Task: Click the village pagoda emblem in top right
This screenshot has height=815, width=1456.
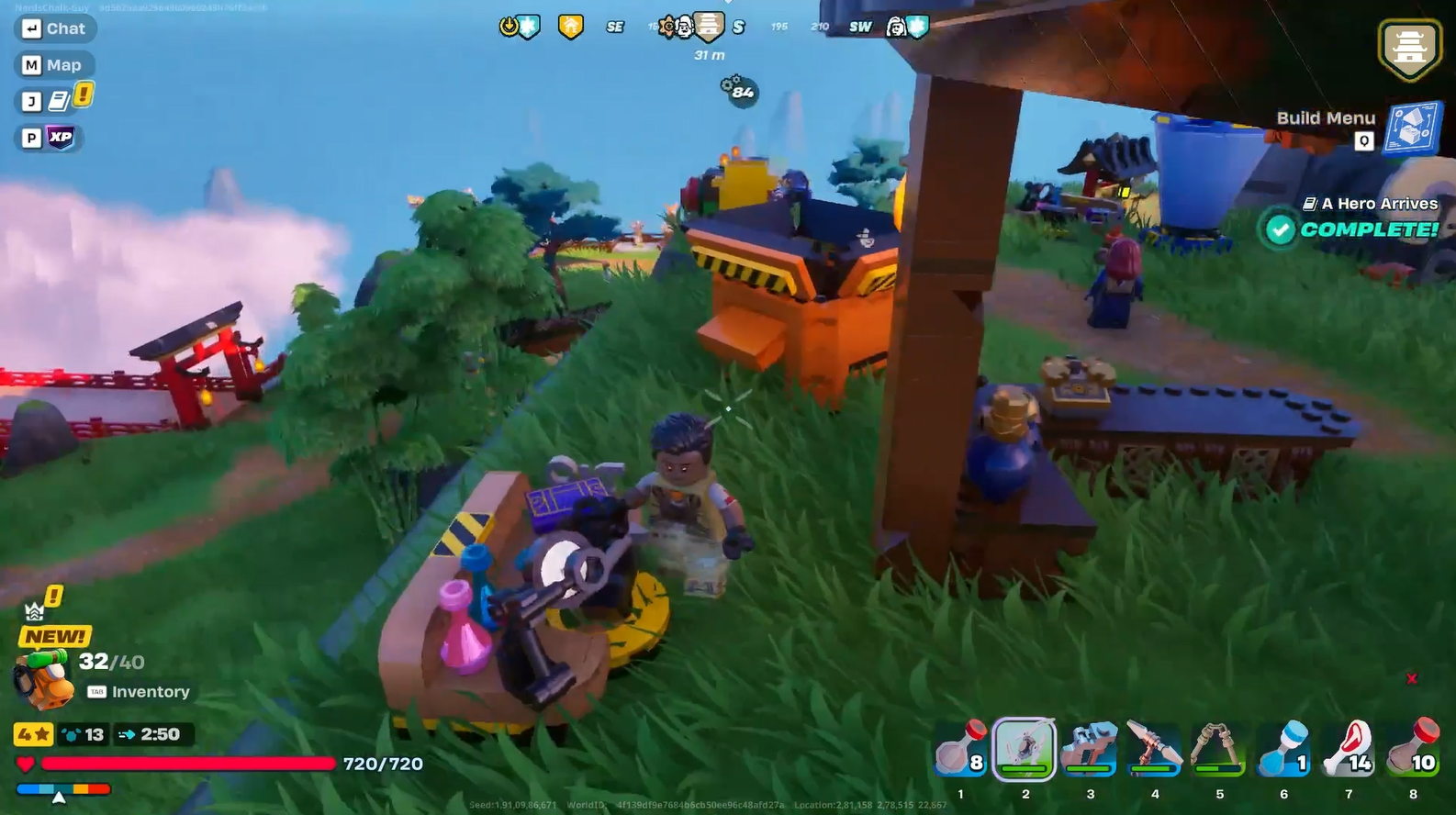Action: coord(1410,46)
